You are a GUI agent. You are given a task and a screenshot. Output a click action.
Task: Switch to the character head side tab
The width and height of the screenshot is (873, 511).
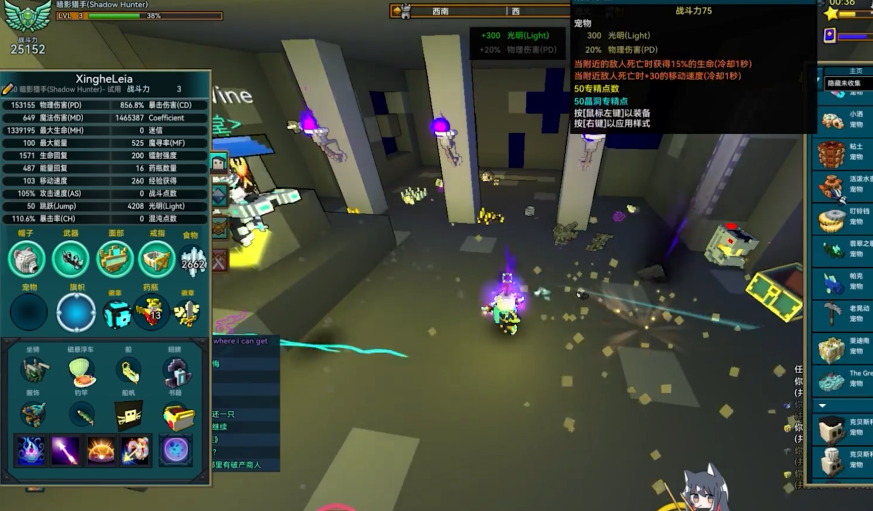[x=218, y=163]
